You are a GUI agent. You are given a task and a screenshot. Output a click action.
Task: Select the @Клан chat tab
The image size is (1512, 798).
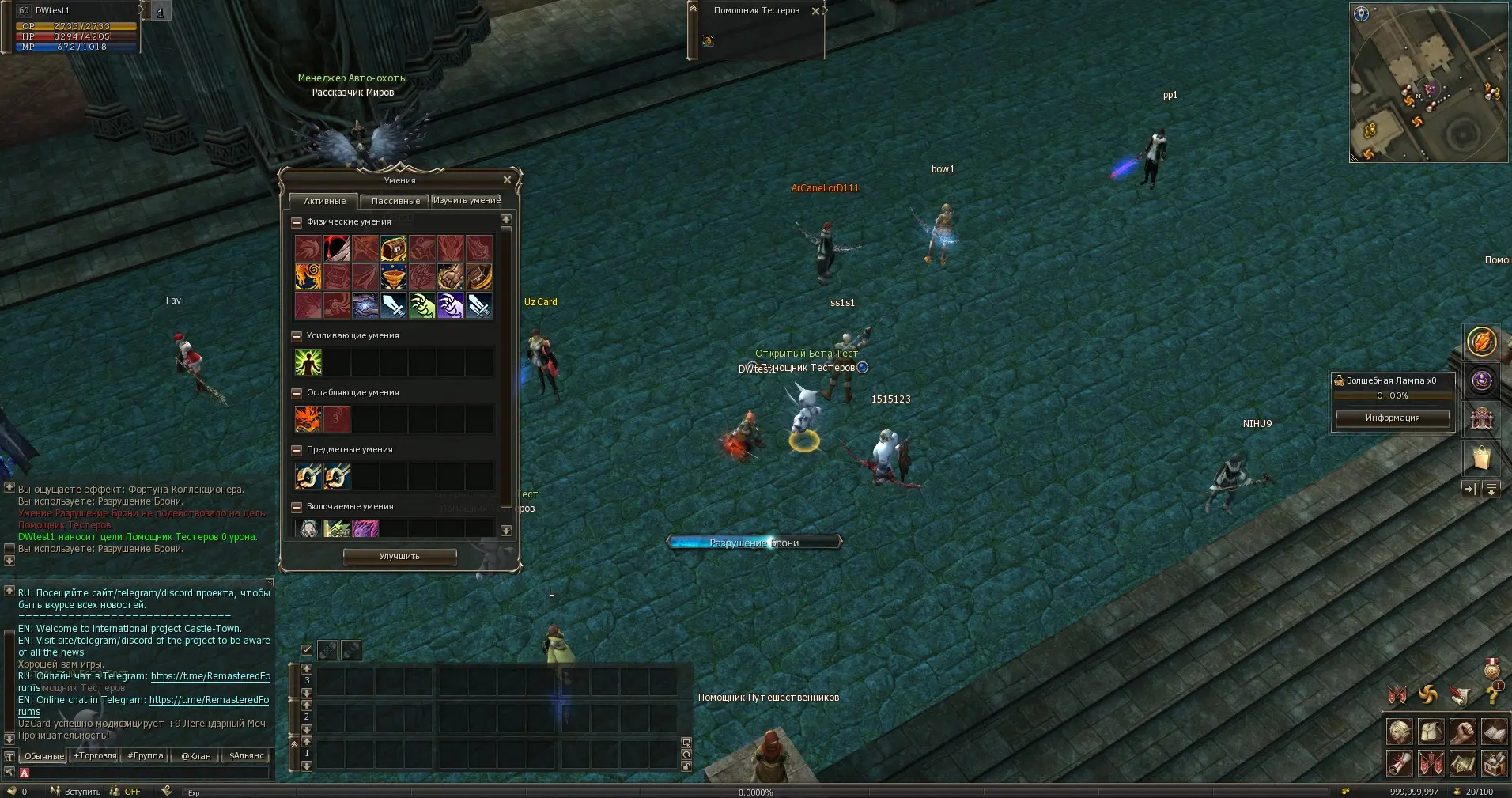click(195, 755)
